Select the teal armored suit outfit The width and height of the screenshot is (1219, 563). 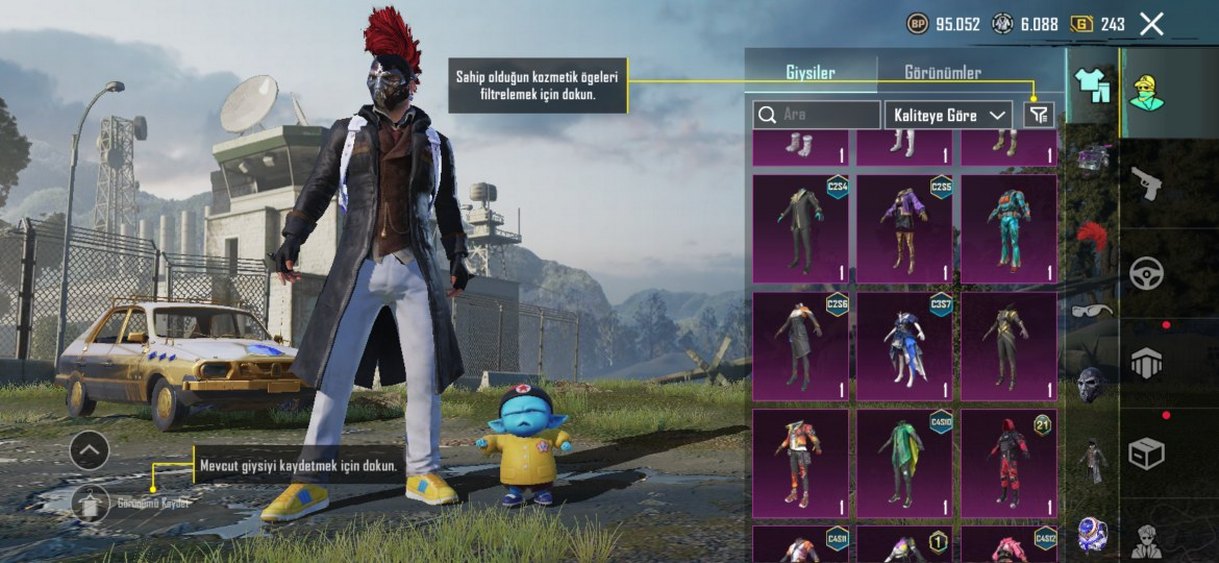point(1008,229)
